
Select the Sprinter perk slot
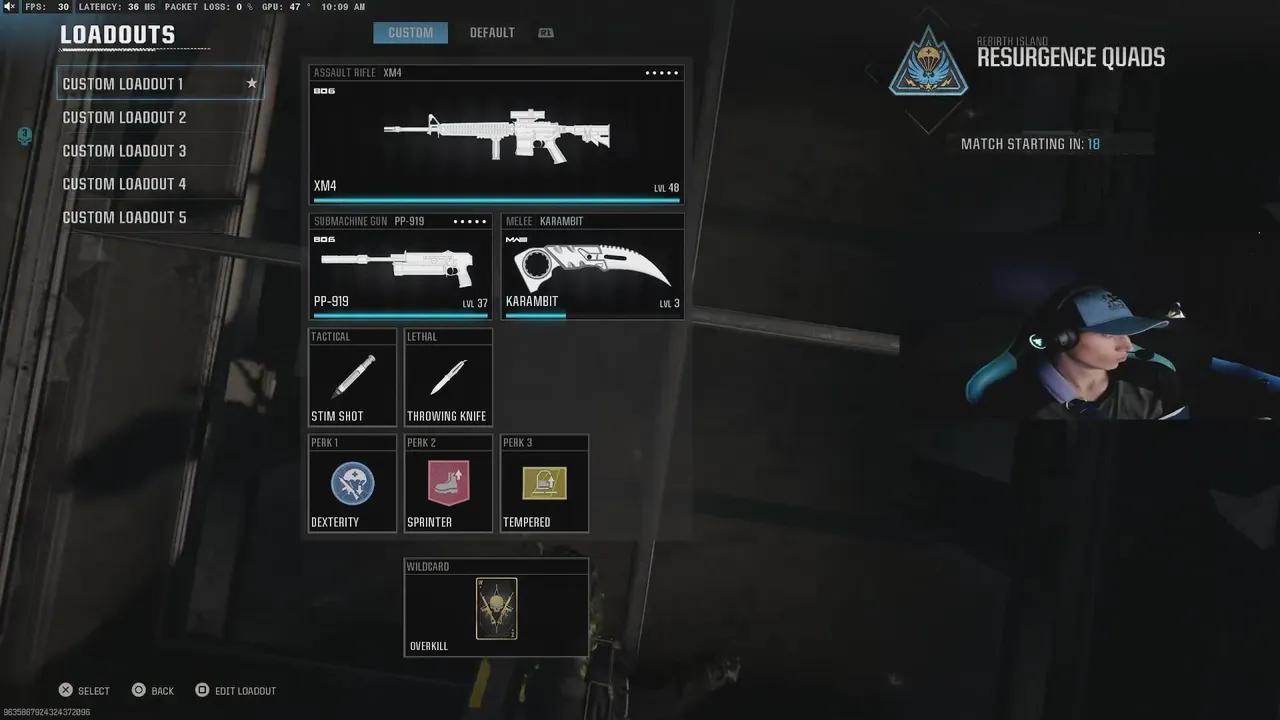click(x=448, y=484)
